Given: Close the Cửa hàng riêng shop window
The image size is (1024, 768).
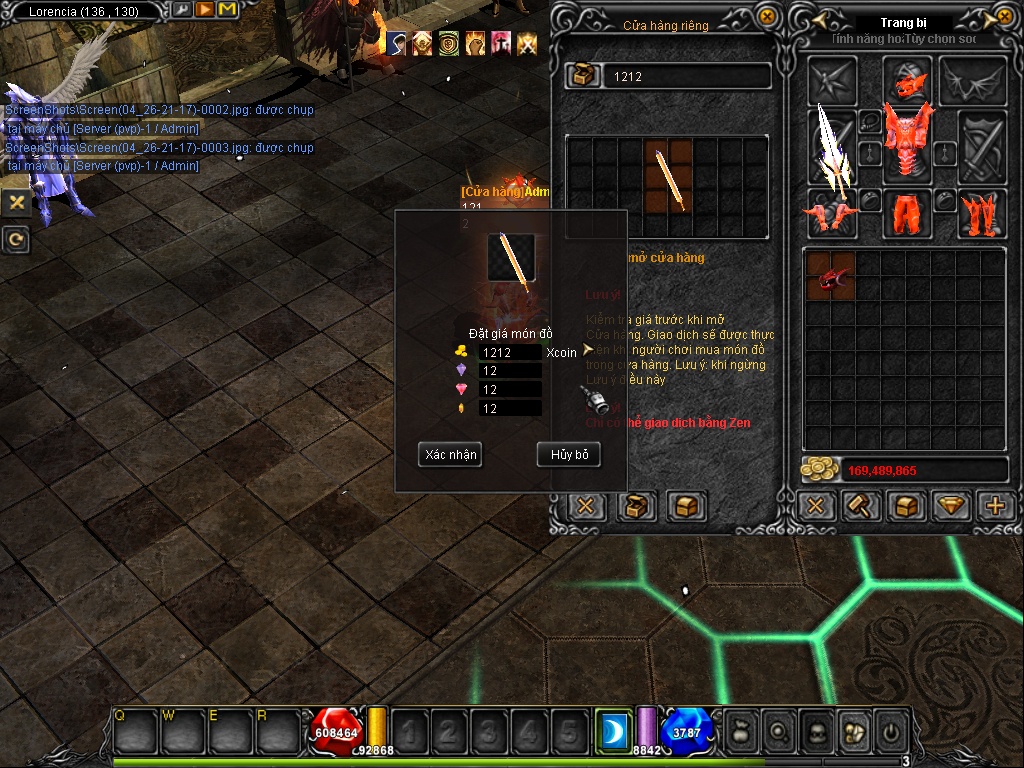Looking at the screenshot, I should pyautogui.click(x=766, y=16).
